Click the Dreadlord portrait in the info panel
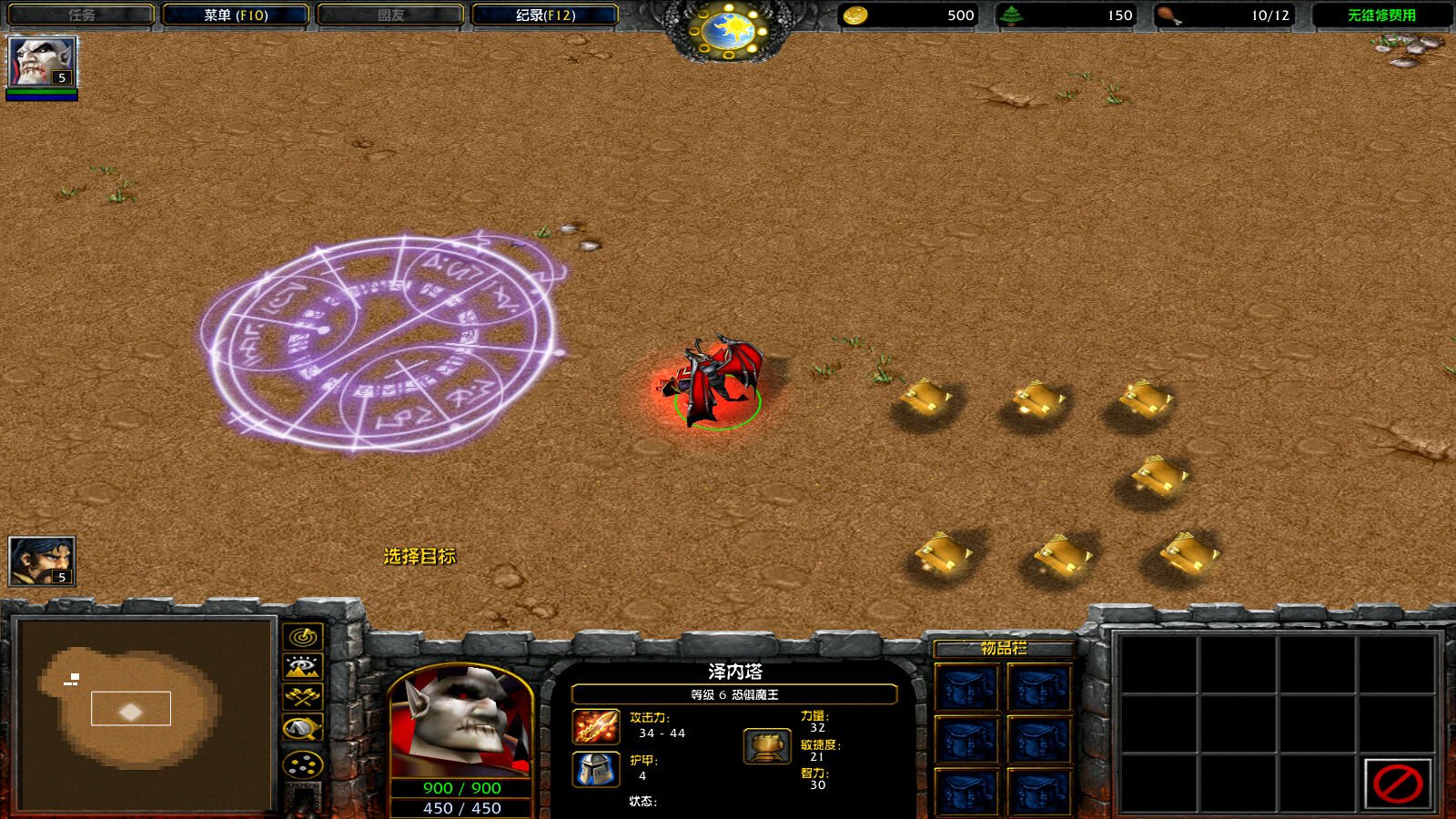This screenshot has height=819, width=1456. 460,723
